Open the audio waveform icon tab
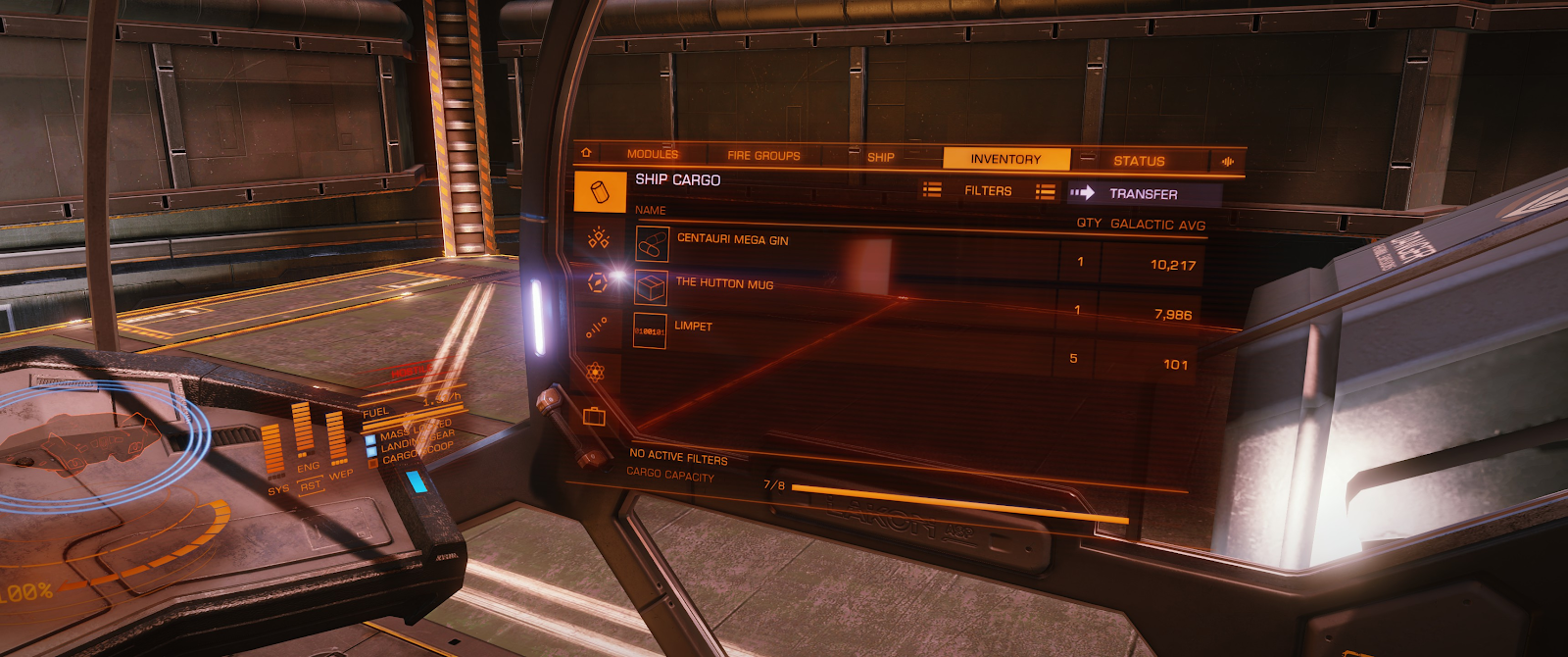Viewport: 1568px width, 657px height. pos(1227,162)
